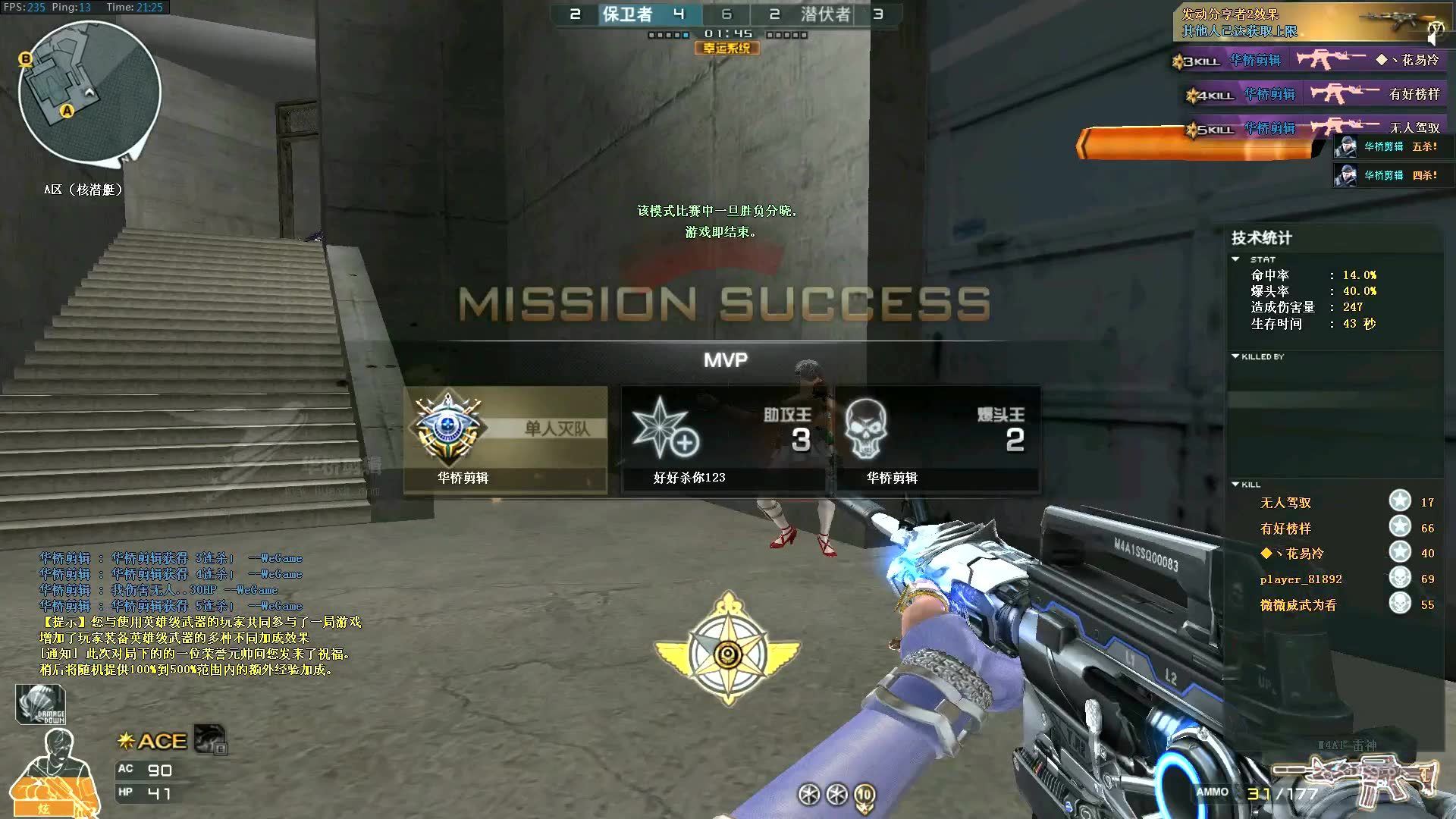Select the 助攻王 MVP card
Image resolution: width=1456 pixels, height=819 pixels.
[723, 440]
